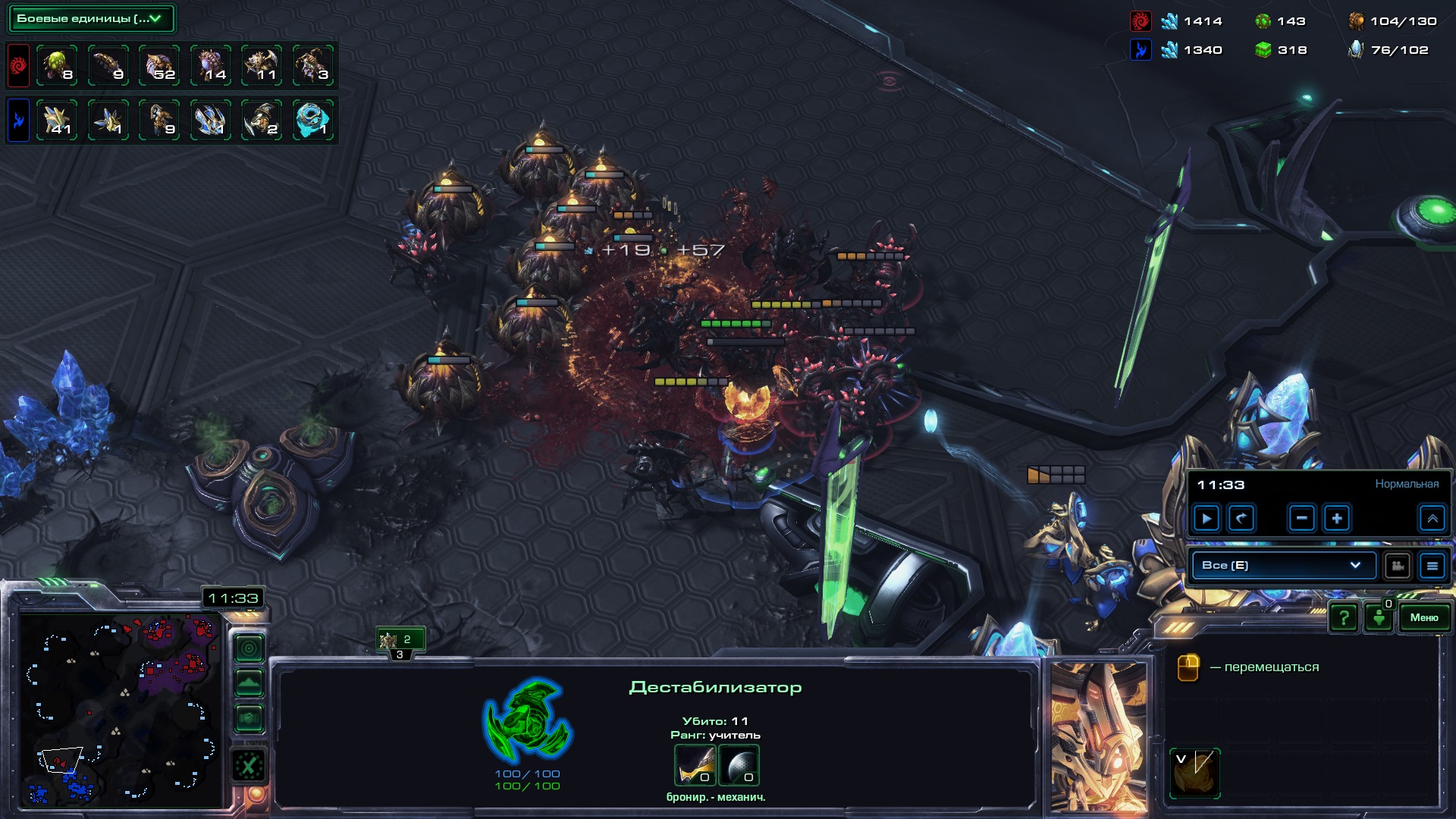
Task: Select control group 2 tab
Action: tap(400, 640)
